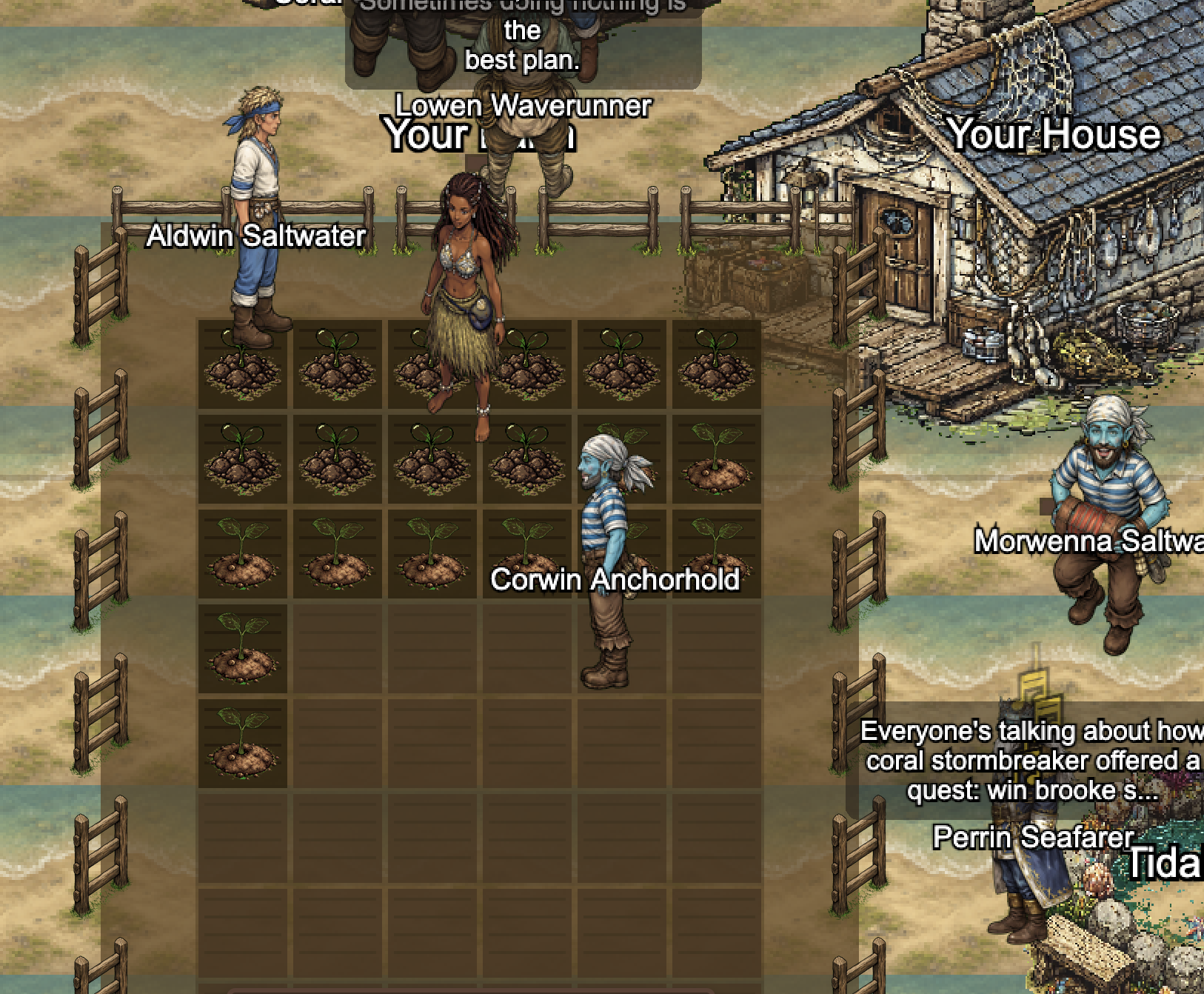Click the Your House location label
This screenshot has height=994, width=1204.
tap(1054, 135)
